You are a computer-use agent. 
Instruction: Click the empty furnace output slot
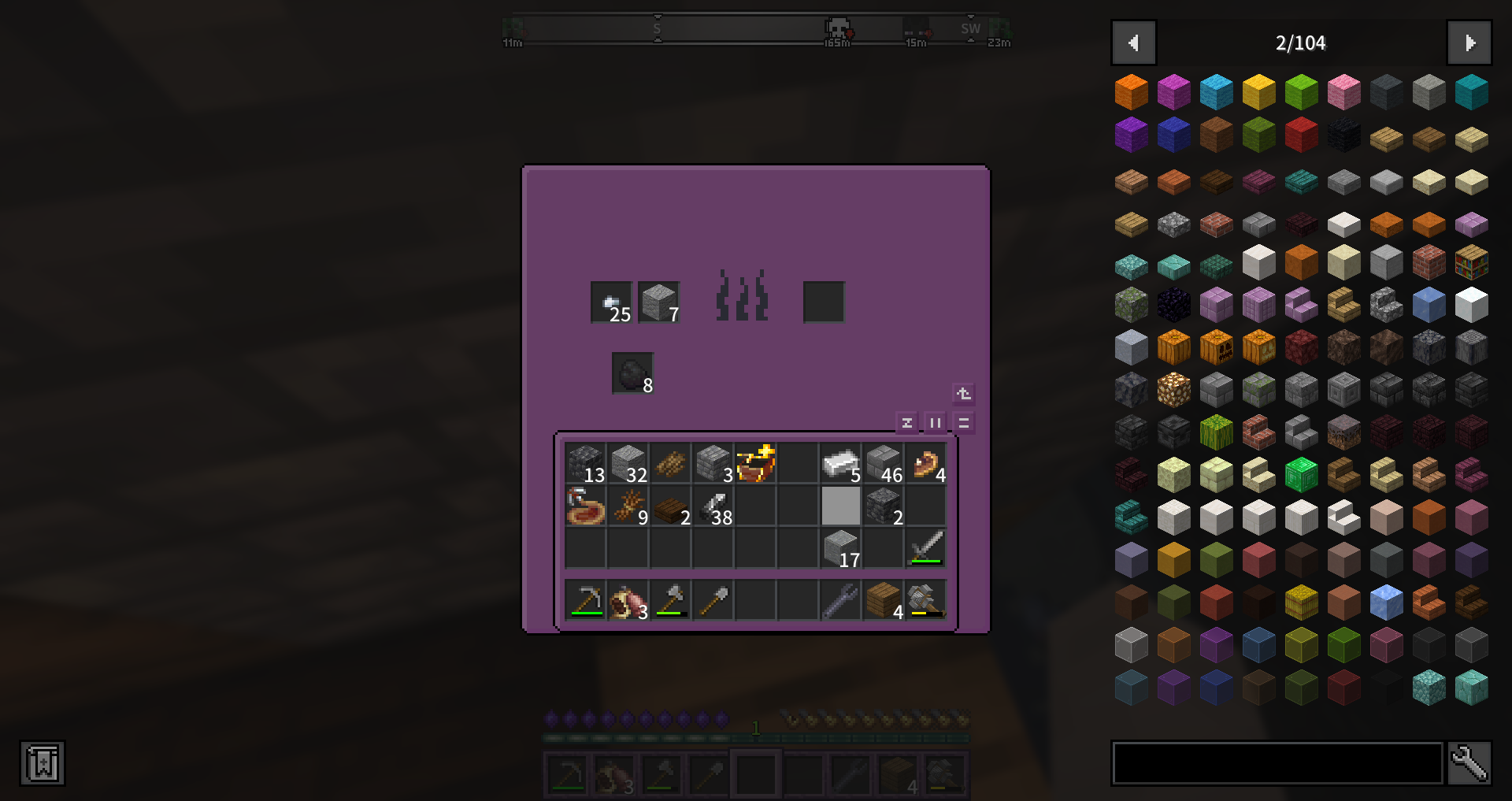pos(824,302)
